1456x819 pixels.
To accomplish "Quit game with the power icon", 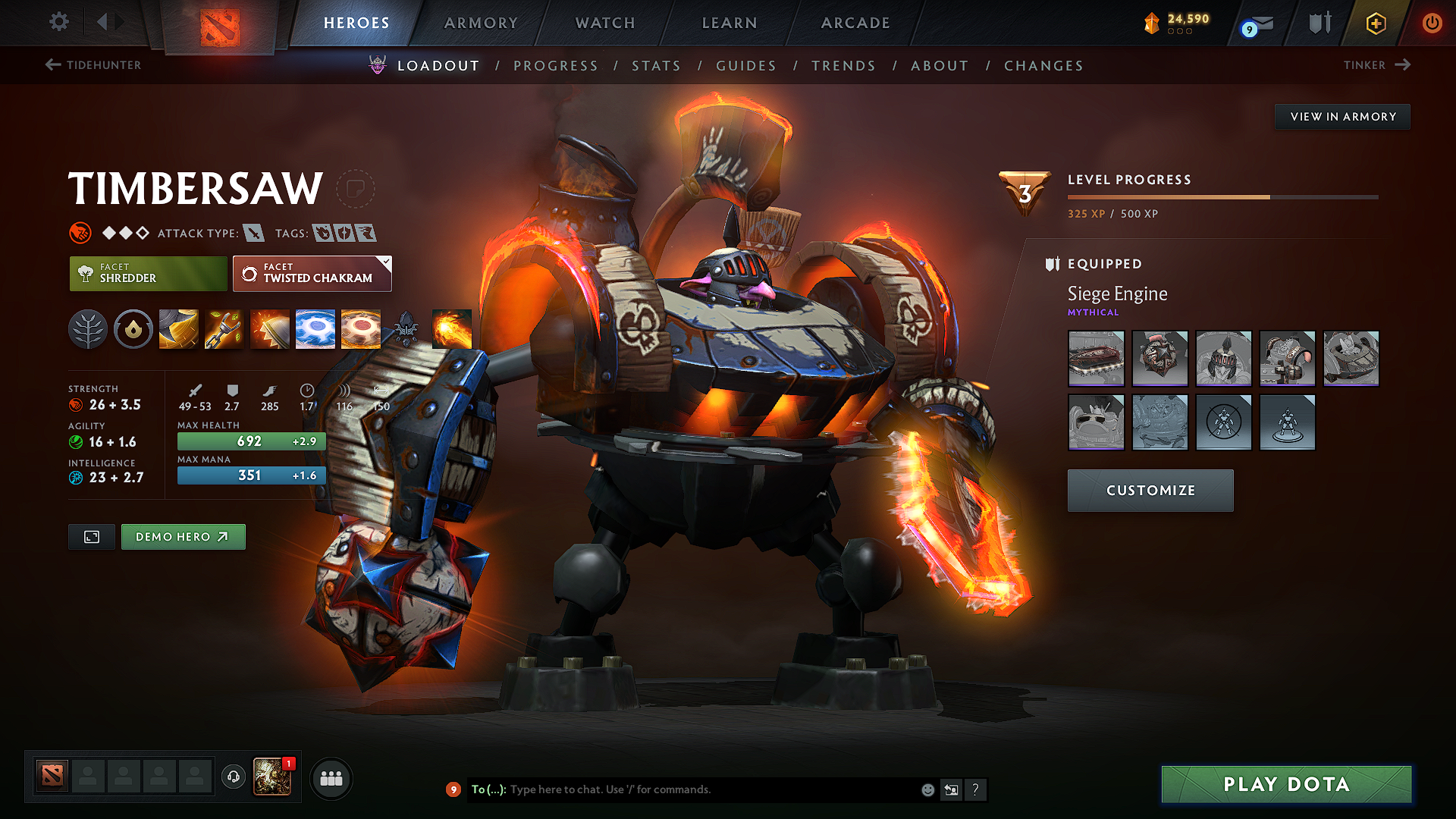I will click(1432, 23).
